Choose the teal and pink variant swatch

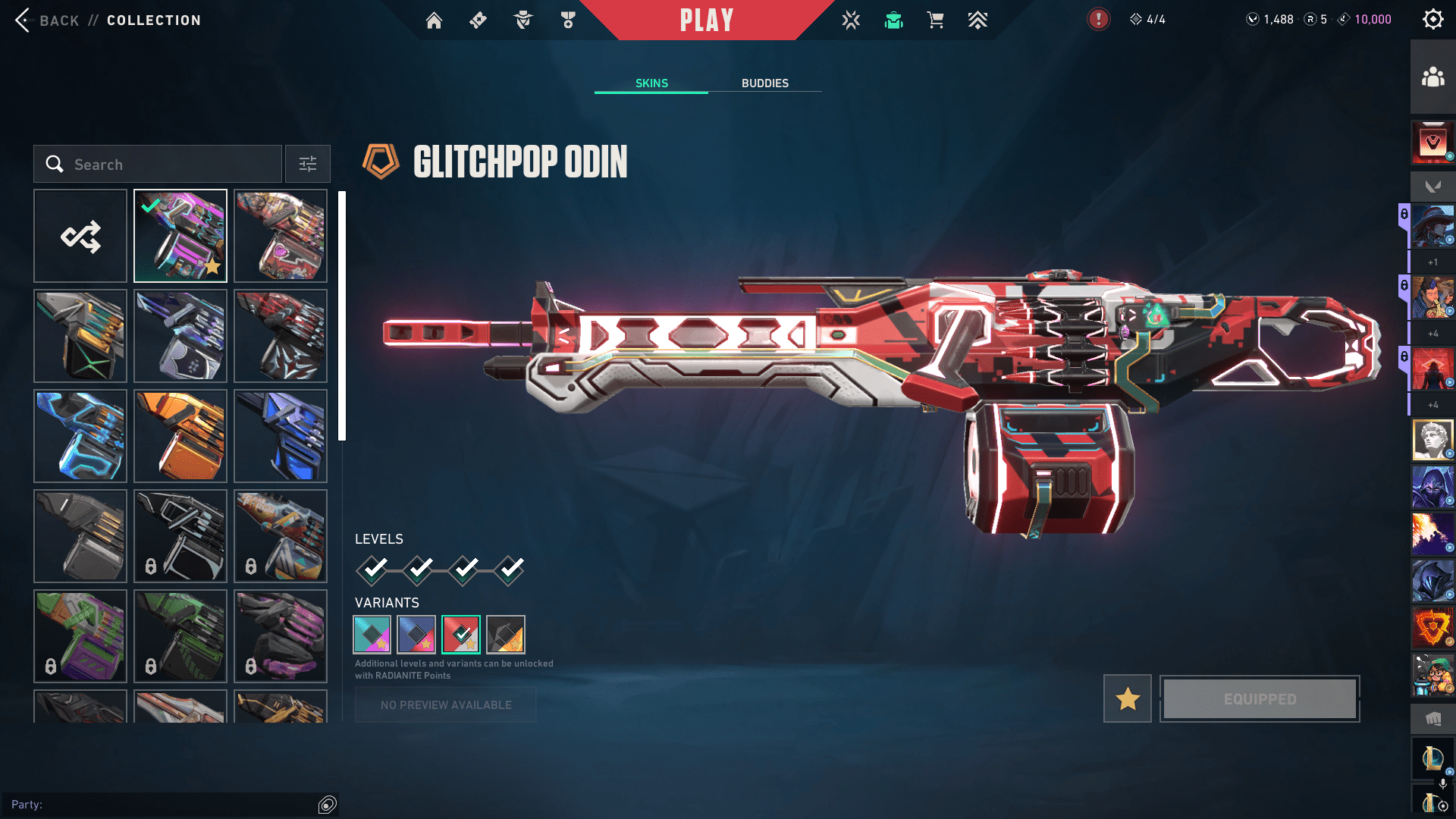click(372, 635)
